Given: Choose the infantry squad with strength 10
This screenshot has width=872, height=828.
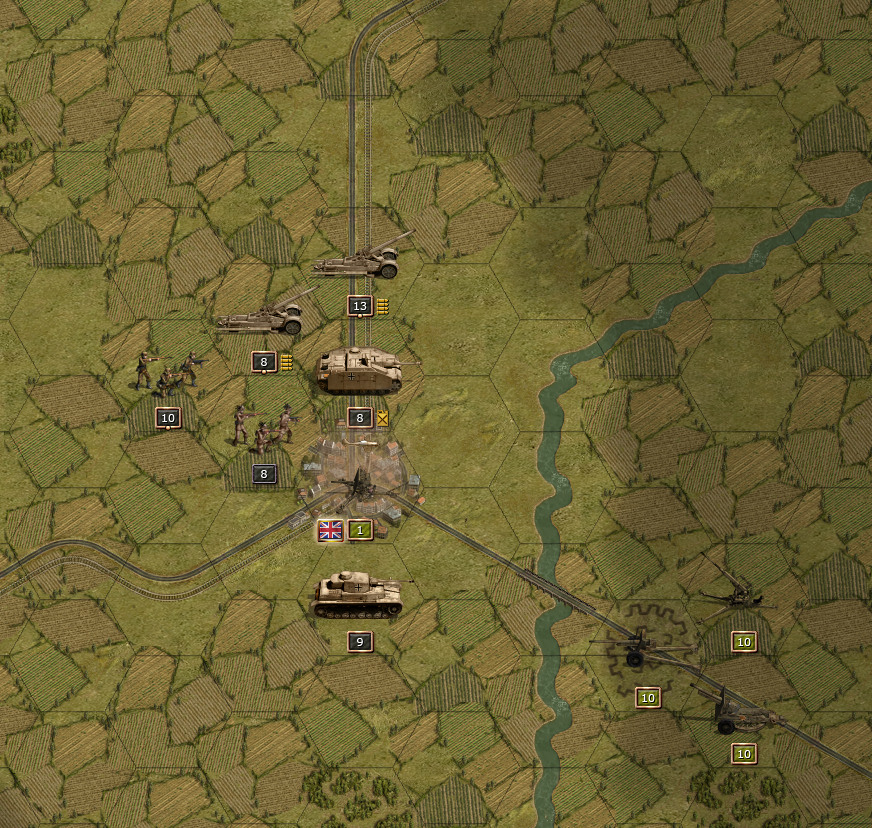Looking at the screenshot, I should [168, 374].
